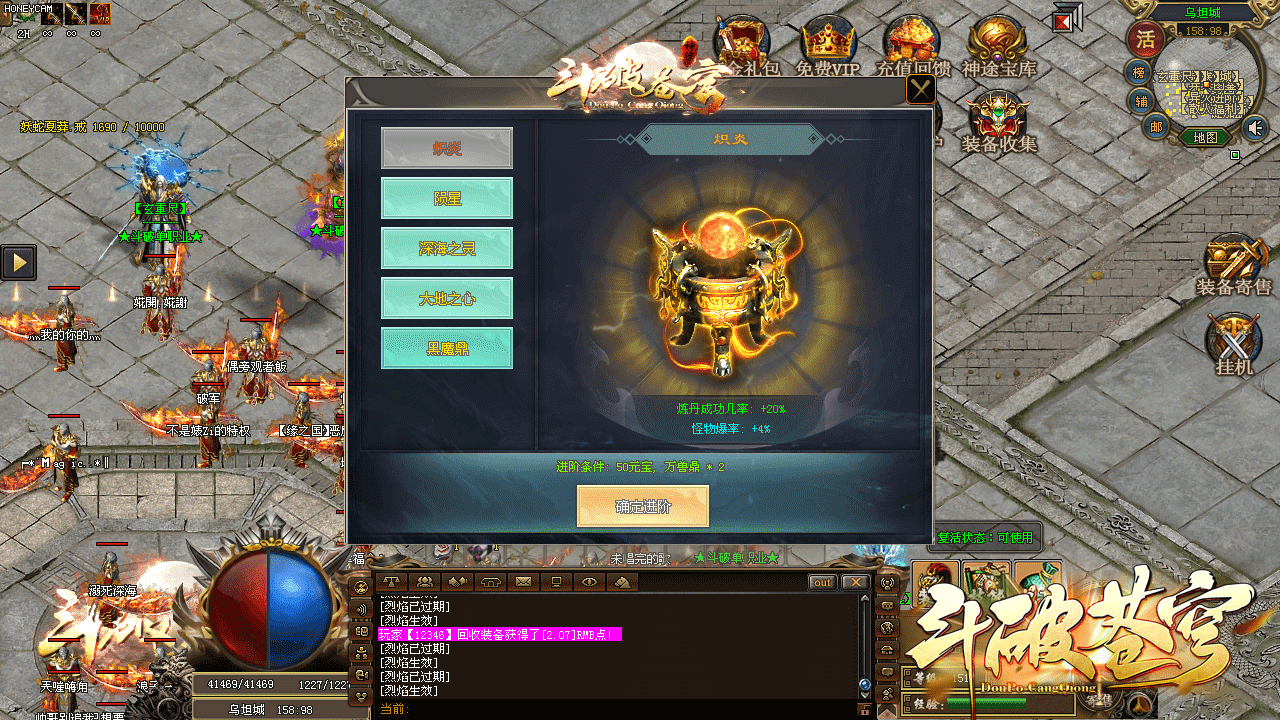Click the red 活 activity button

[x=1146, y=40]
